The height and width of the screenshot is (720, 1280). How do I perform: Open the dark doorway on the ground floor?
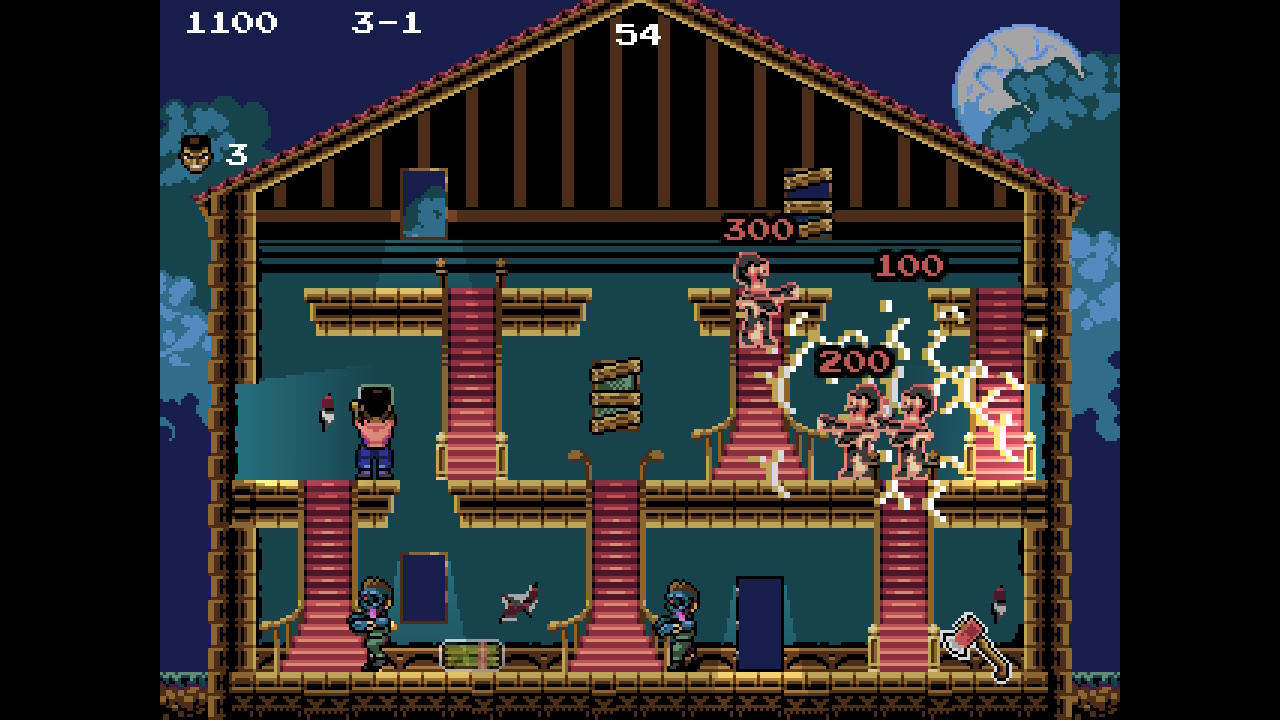click(762, 620)
